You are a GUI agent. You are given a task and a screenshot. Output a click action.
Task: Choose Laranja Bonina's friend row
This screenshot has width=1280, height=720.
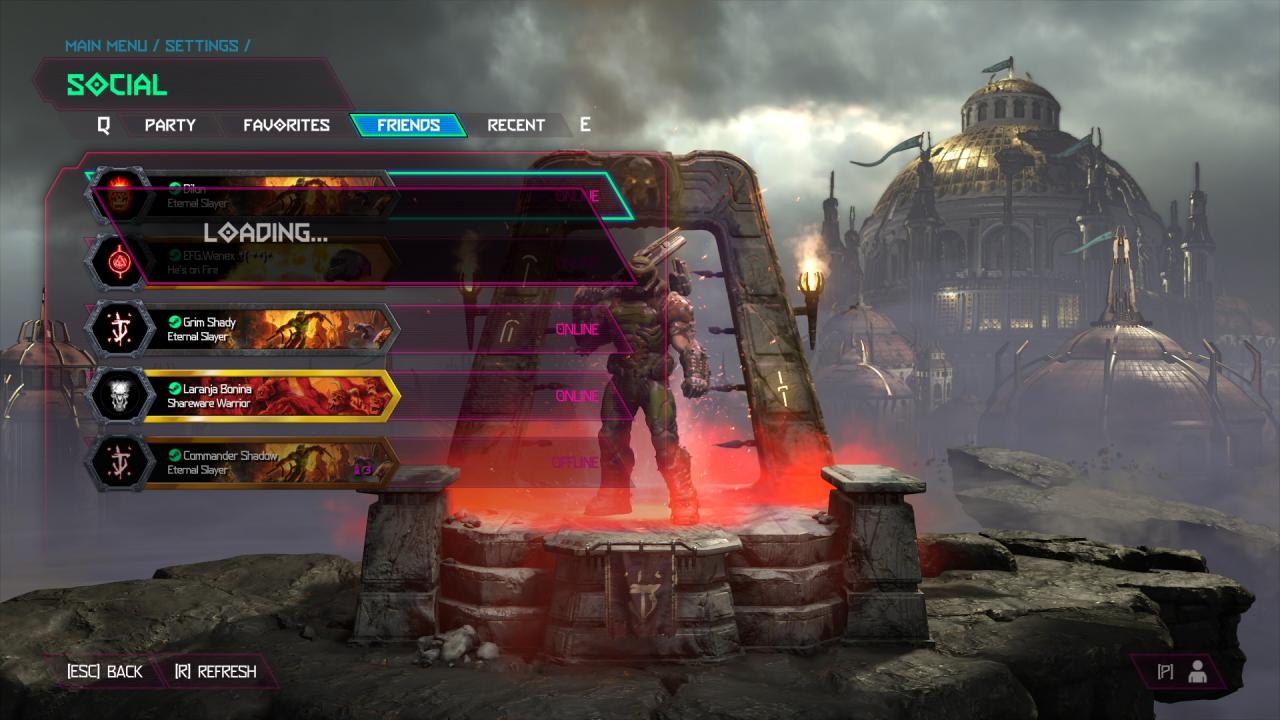(270, 396)
